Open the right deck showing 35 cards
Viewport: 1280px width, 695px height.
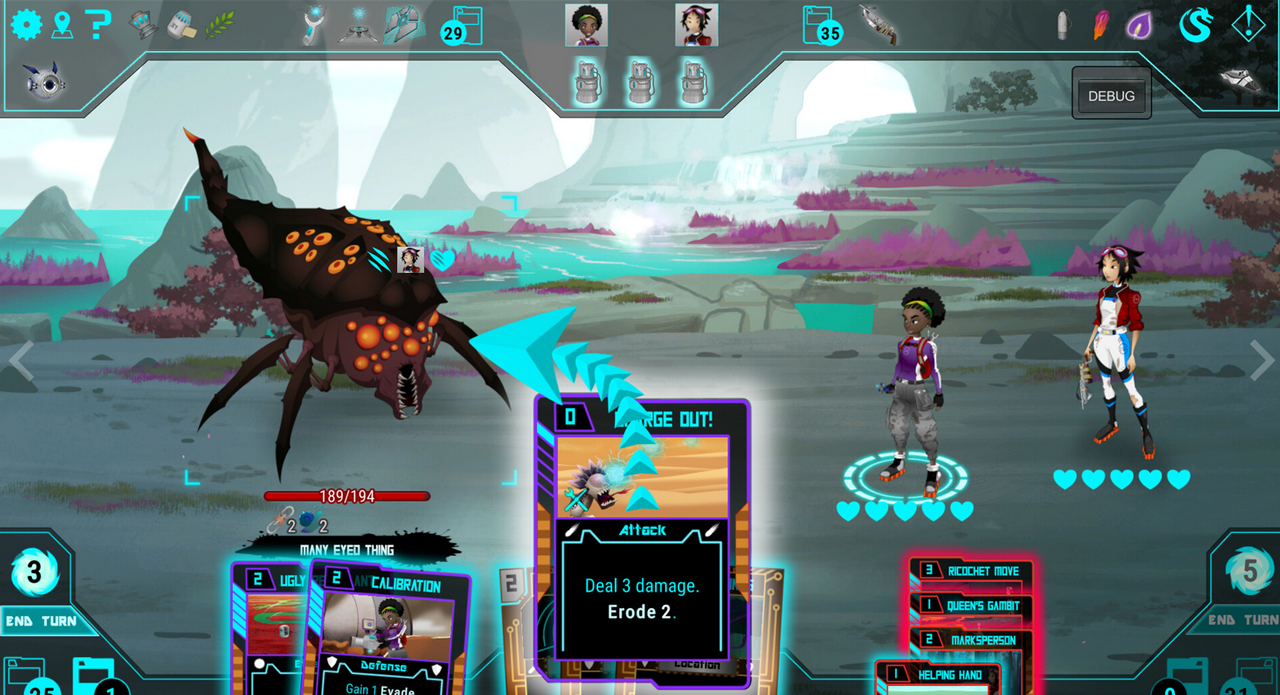point(822,26)
